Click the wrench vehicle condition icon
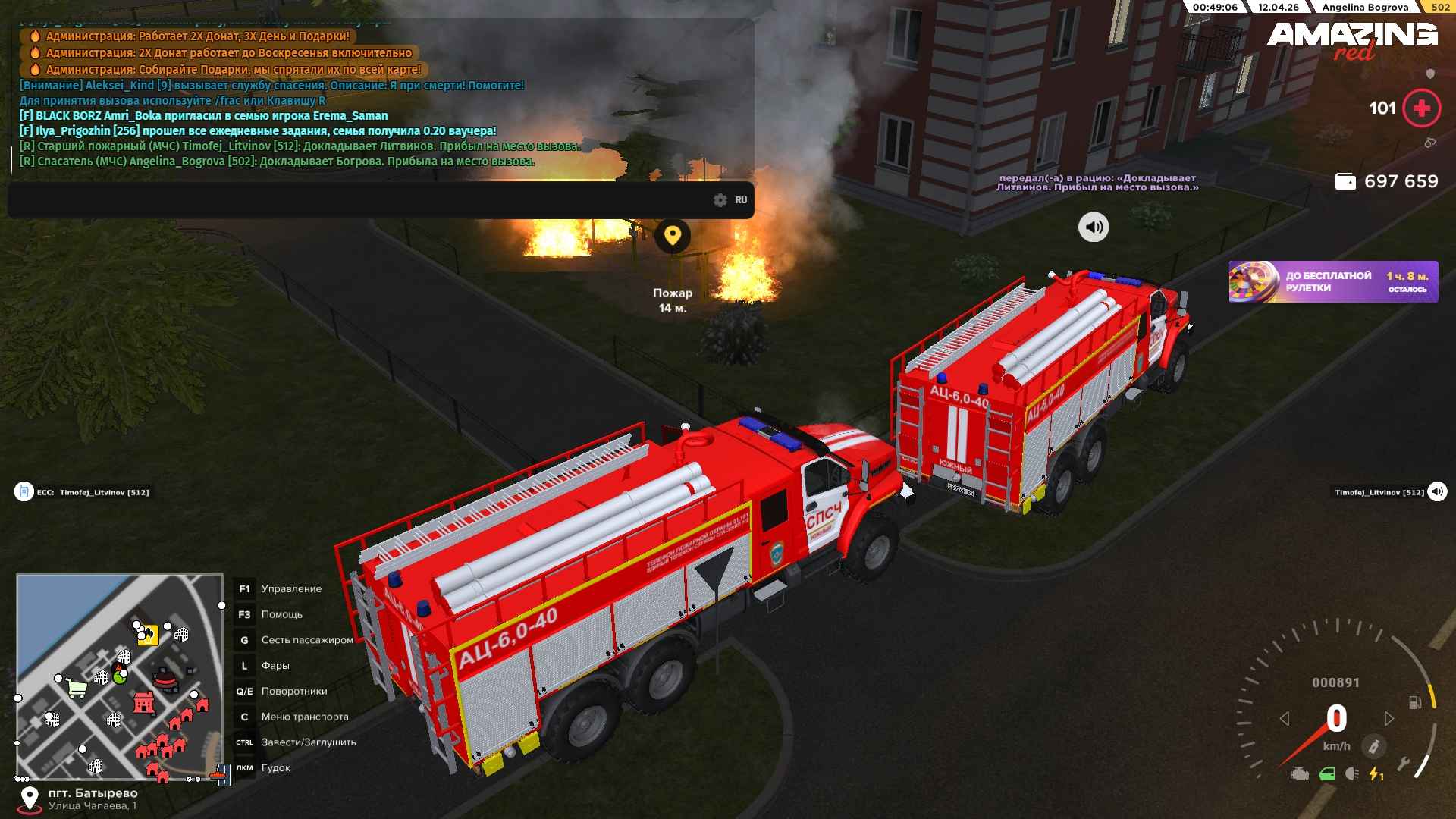The height and width of the screenshot is (819, 1456). coord(1403,764)
